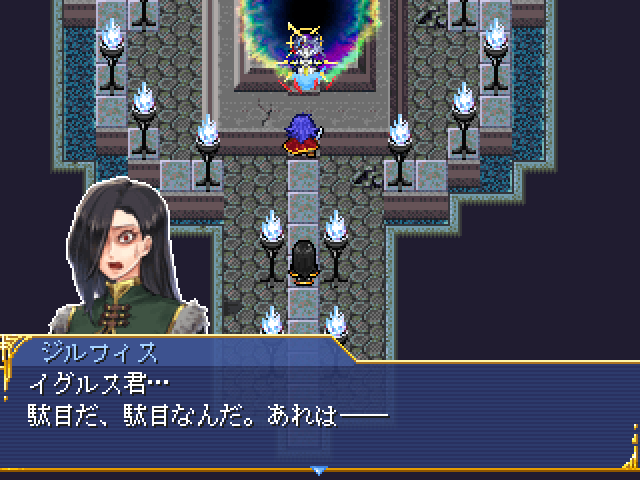Click the dialogue continue arrow
The width and height of the screenshot is (640, 480).
(x=319, y=469)
